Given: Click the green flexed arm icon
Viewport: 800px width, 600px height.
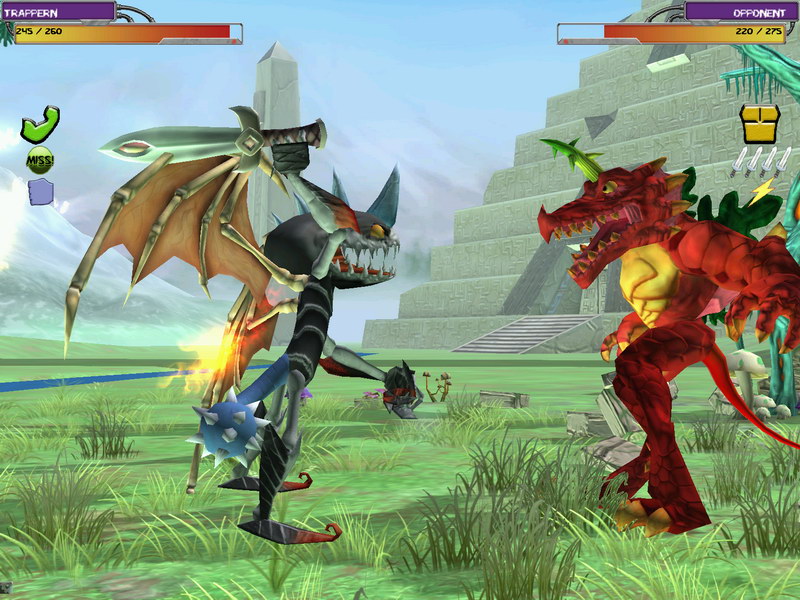Looking at the screenshot, I should pyautogui.click(x=40, y=124).
